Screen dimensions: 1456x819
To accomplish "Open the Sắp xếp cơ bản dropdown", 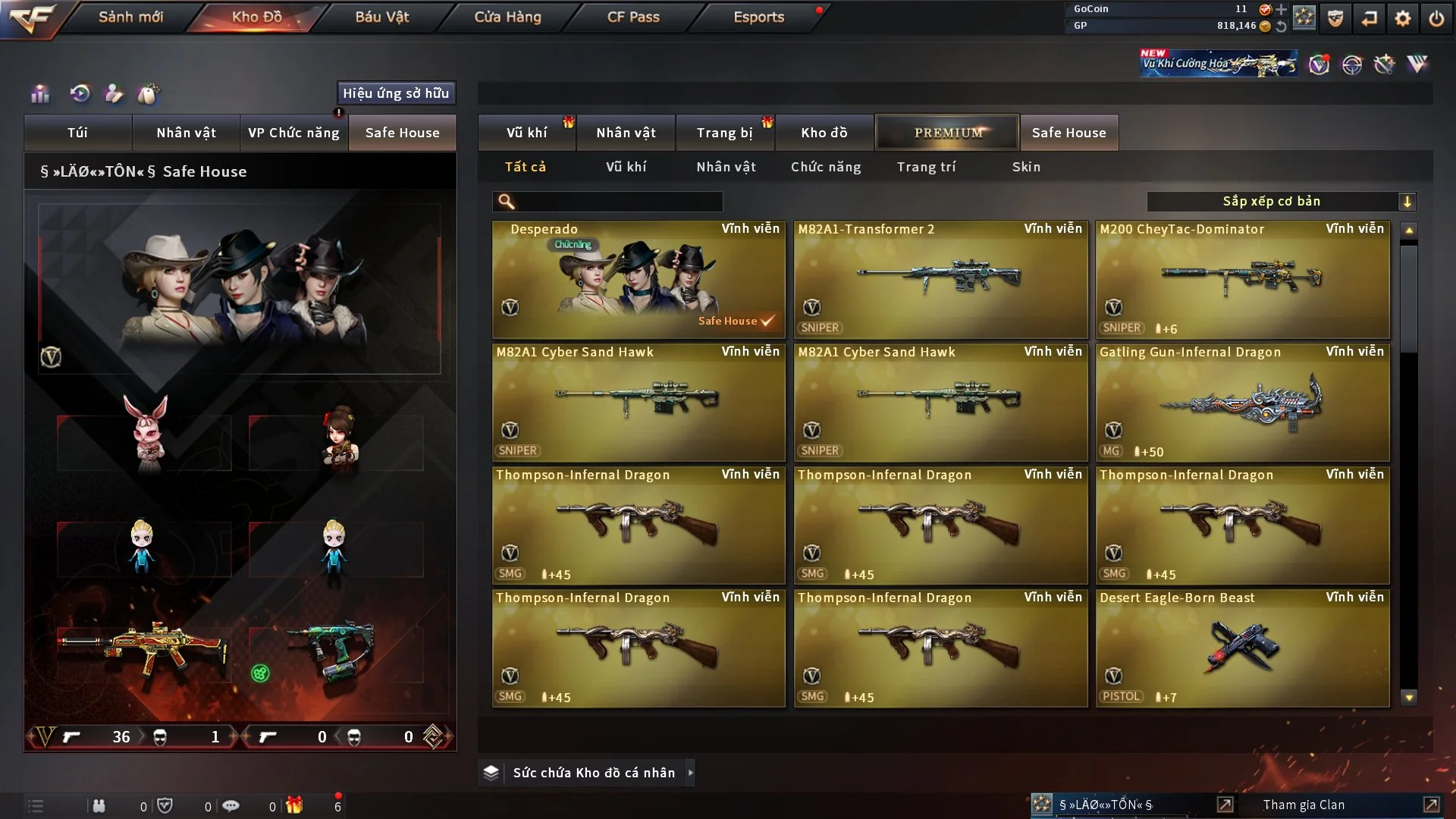I will pos(1281,202).
